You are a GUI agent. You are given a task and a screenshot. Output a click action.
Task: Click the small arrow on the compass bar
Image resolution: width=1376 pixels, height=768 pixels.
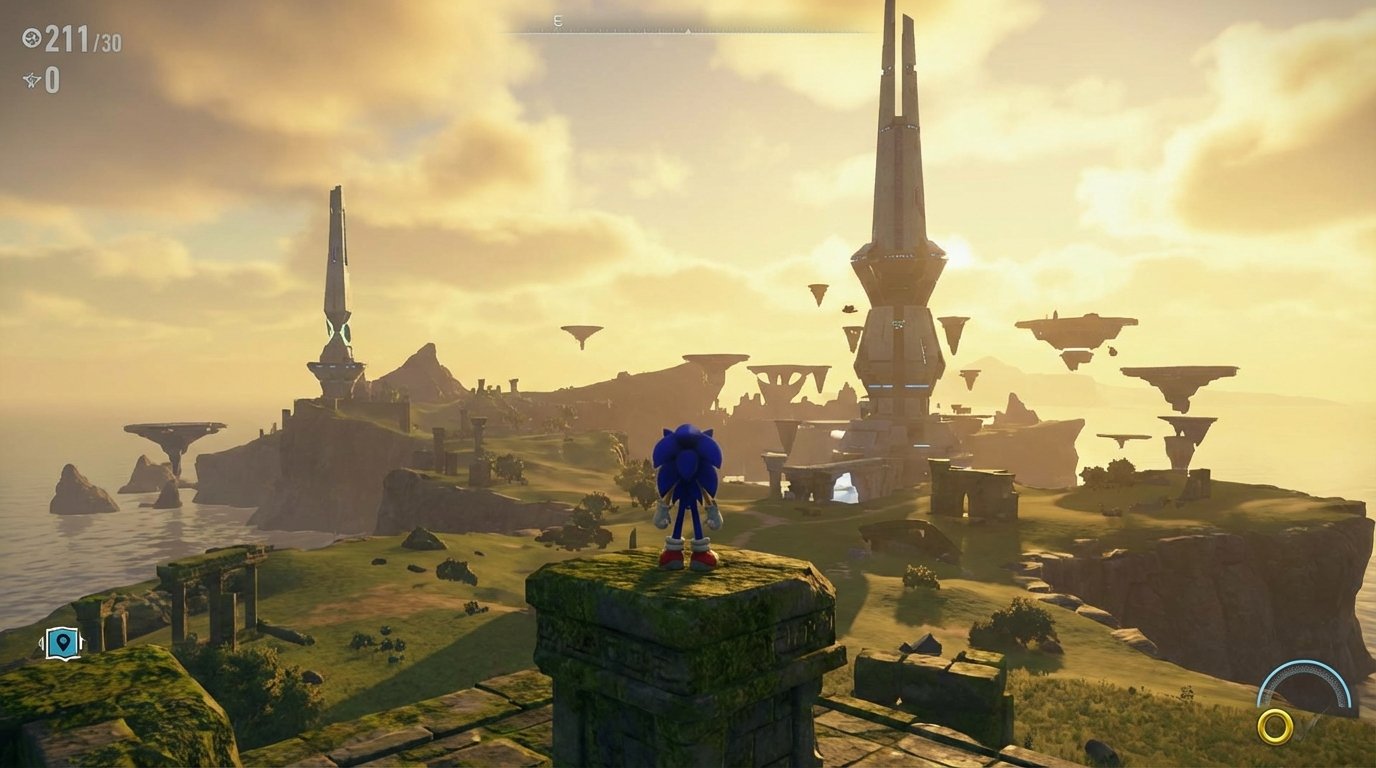tap(687, 29)
